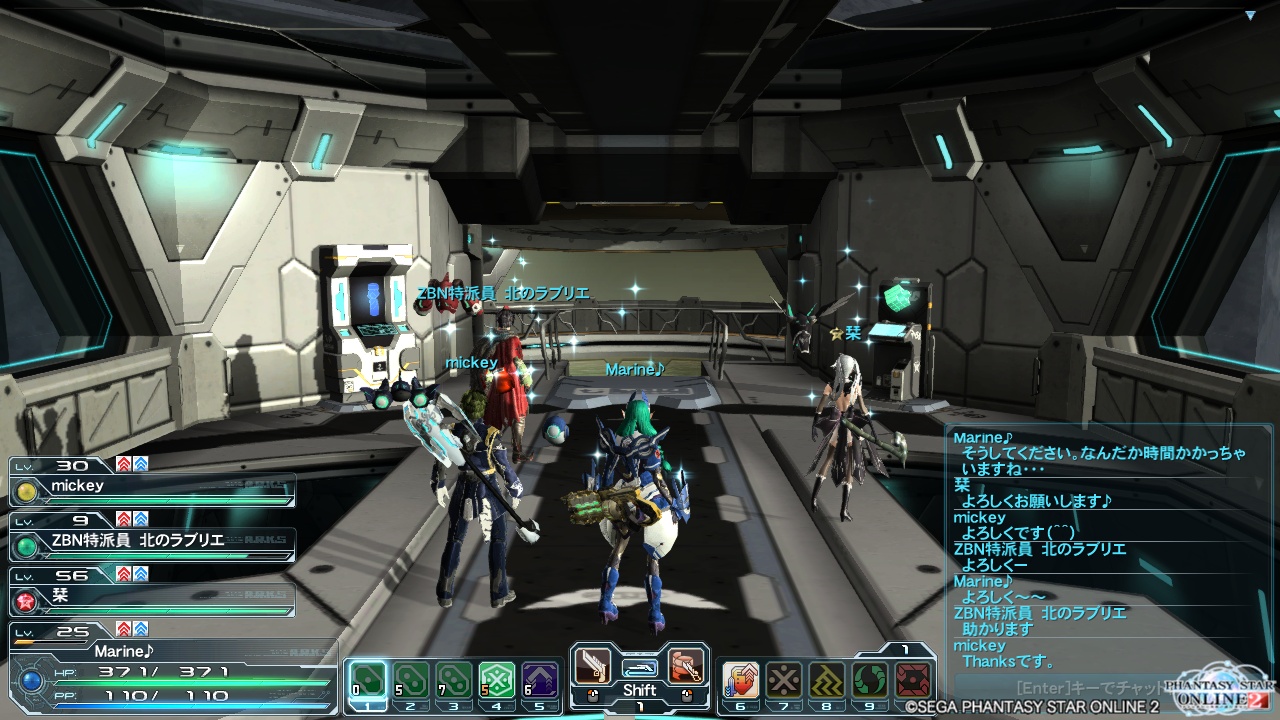
Task: Activate the yellow chevrons skill in slot 8
Action: pyautogui.click(x=827, y=680)
